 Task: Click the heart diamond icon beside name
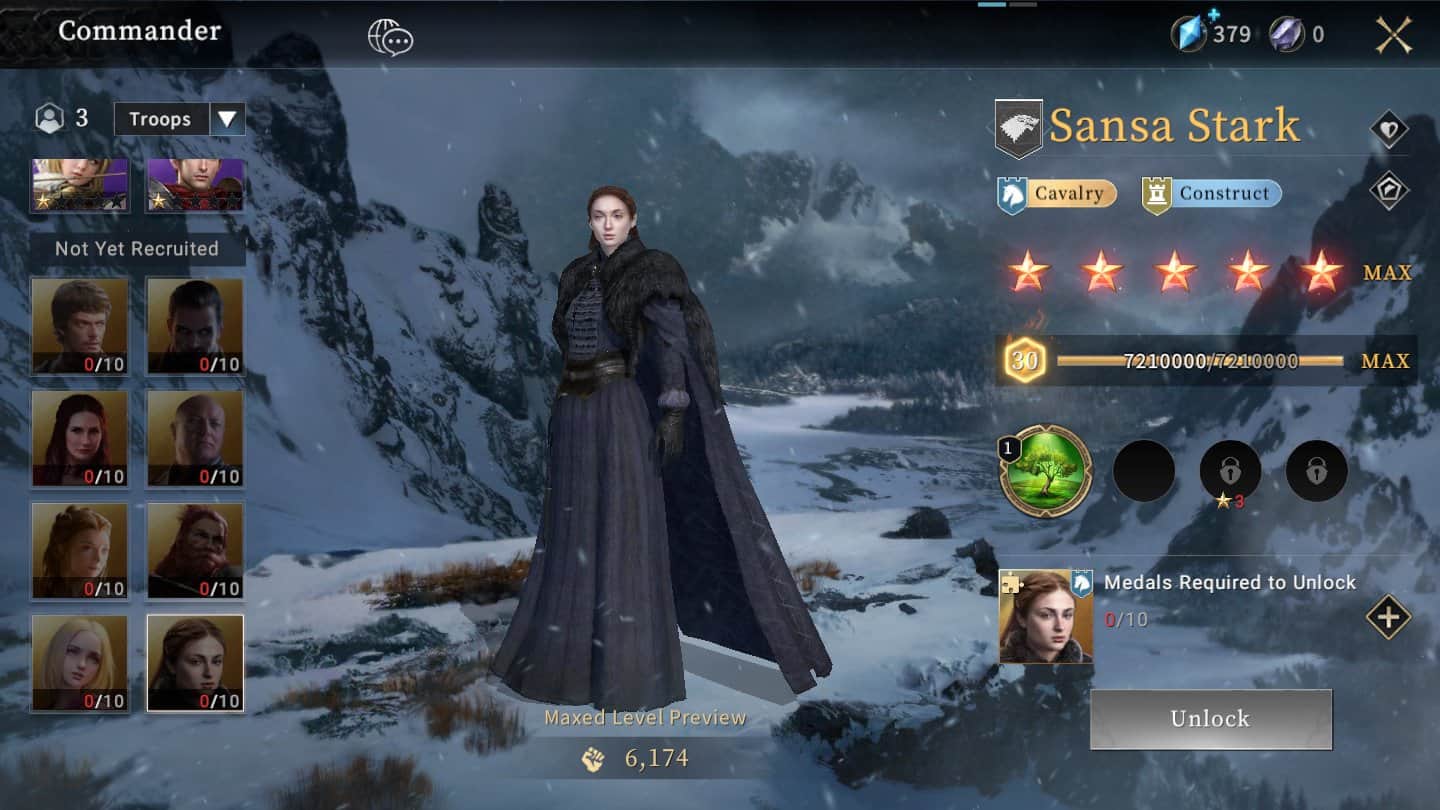pyautogui.click(x=1388, y=130)
